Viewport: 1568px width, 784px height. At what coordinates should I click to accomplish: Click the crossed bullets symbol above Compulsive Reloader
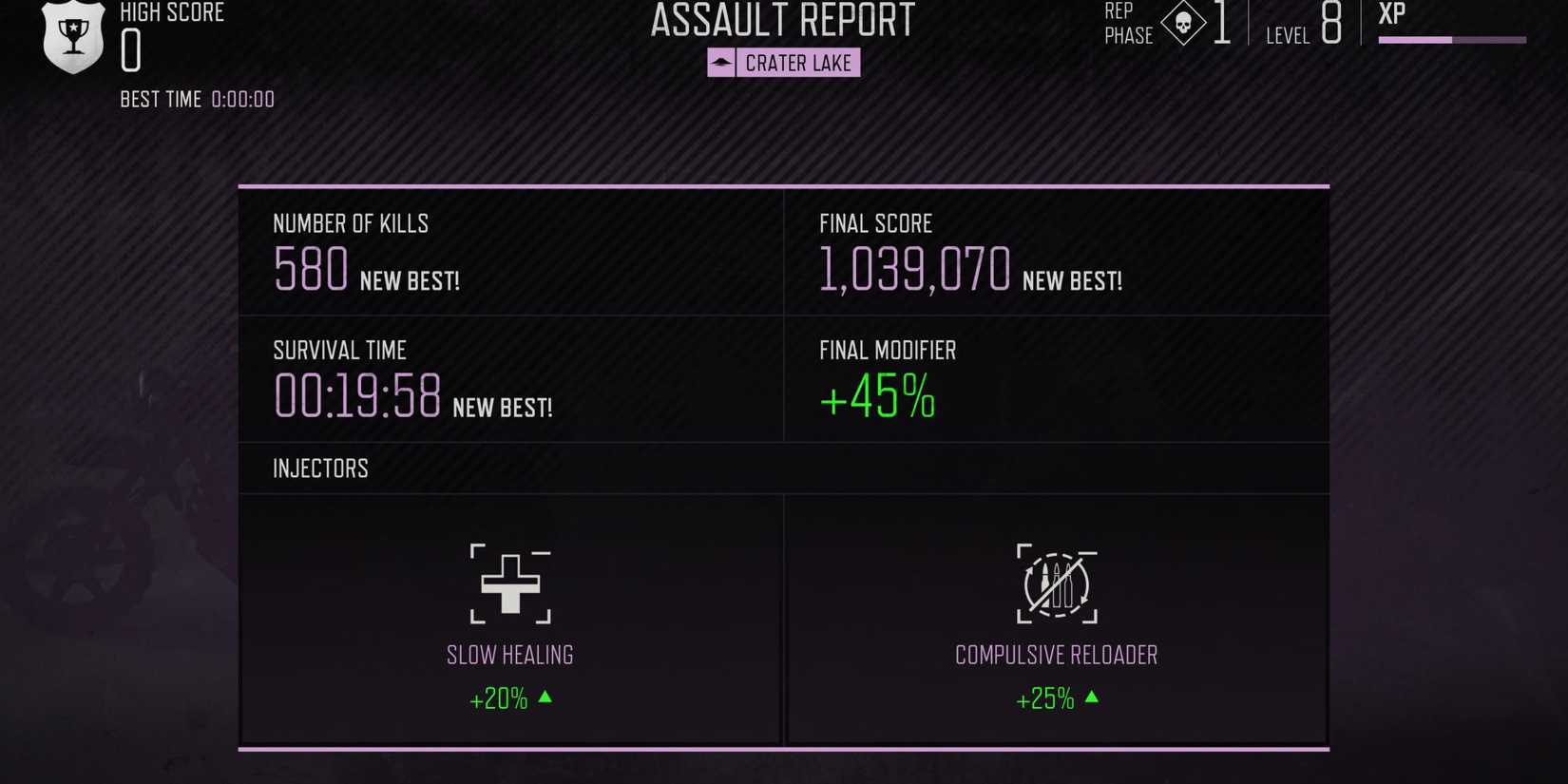pos(1055,584)
